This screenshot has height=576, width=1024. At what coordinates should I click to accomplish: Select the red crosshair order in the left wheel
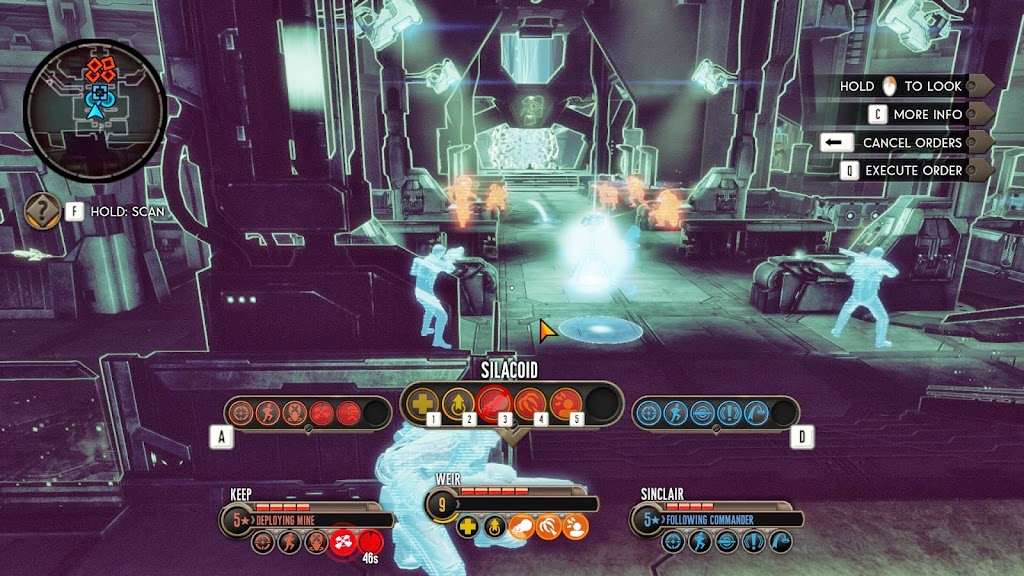pyautogui.click(x=240, y=412)
